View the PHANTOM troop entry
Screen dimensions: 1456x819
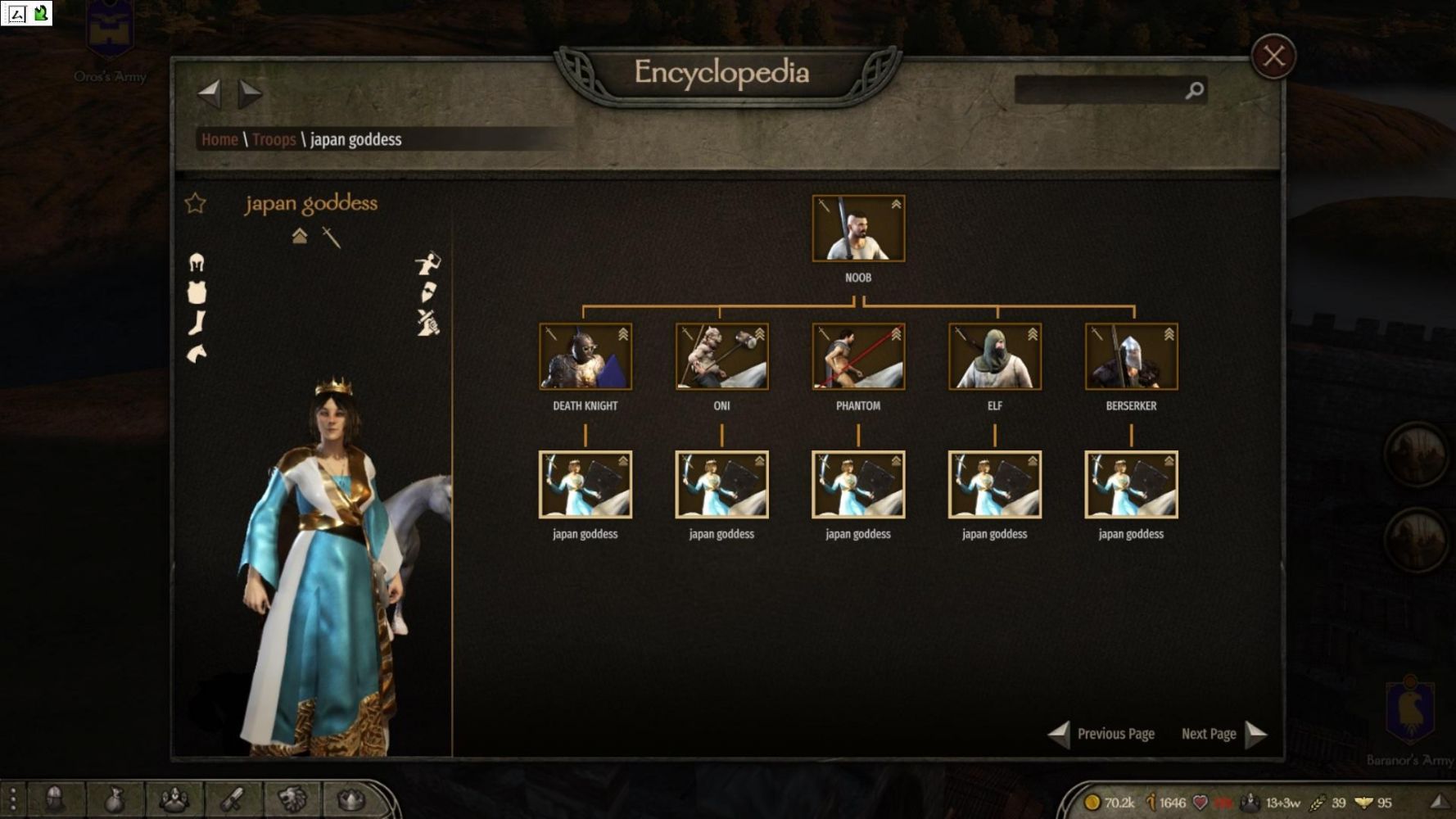click(x=858, y=356)
